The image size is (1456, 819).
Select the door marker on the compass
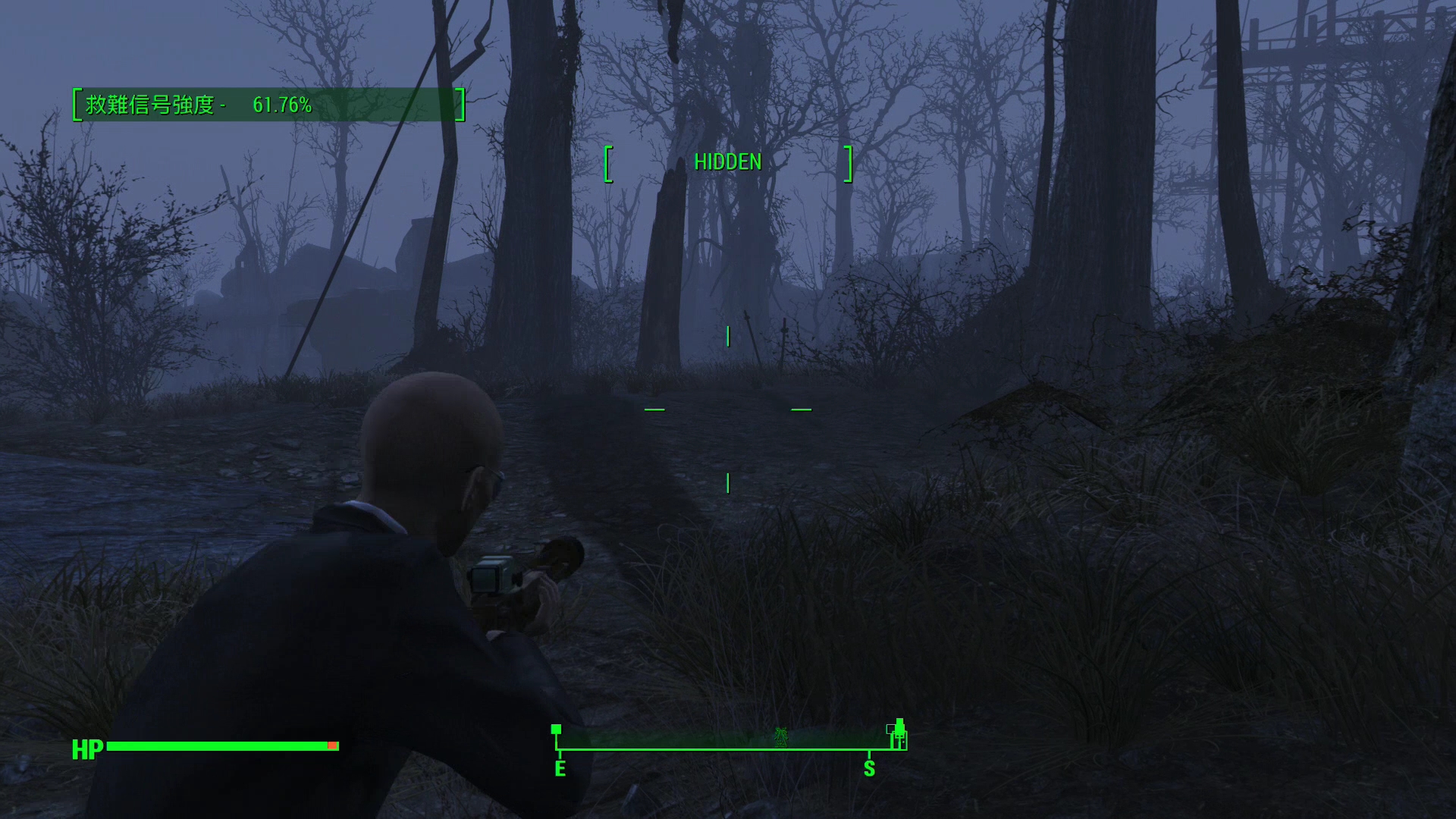pos(900,736)
